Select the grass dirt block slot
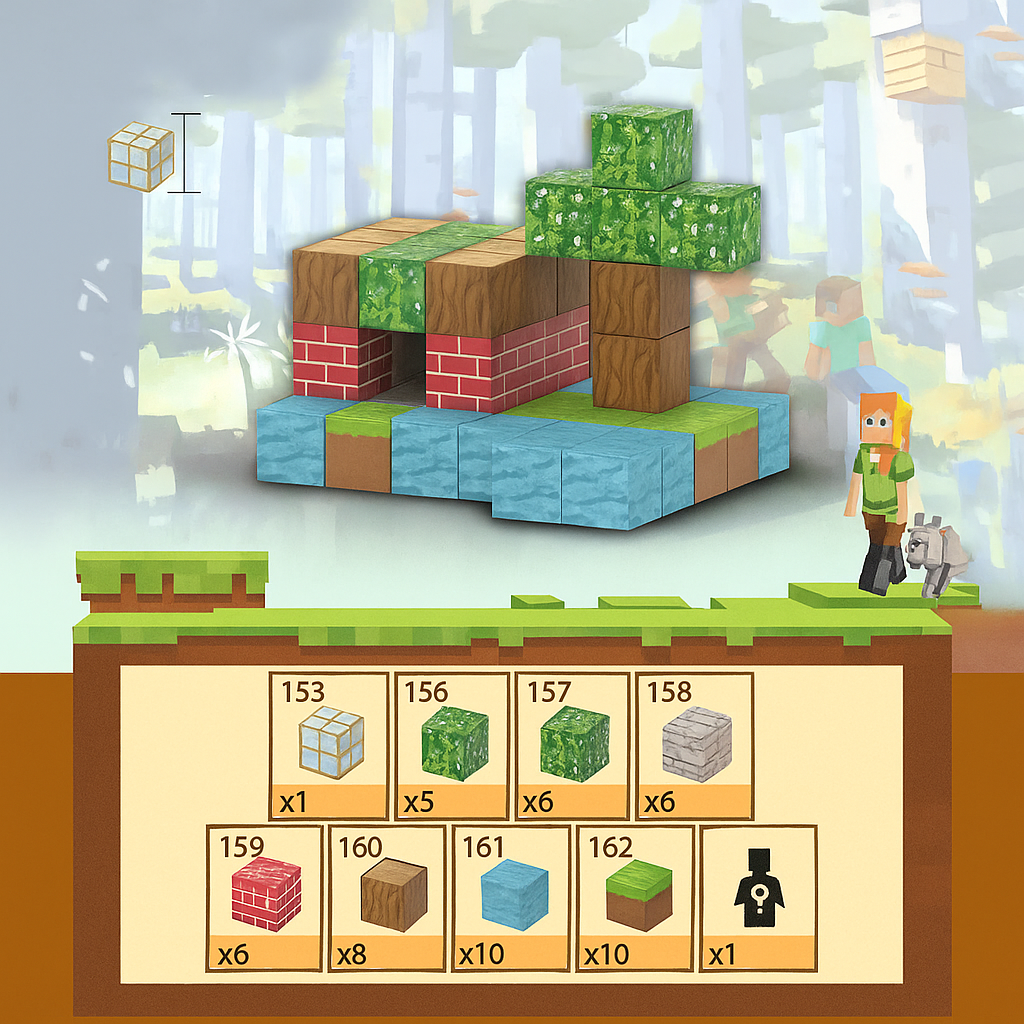The height and width of the screenshot is (1024, 1024). [x=636, y=897]
